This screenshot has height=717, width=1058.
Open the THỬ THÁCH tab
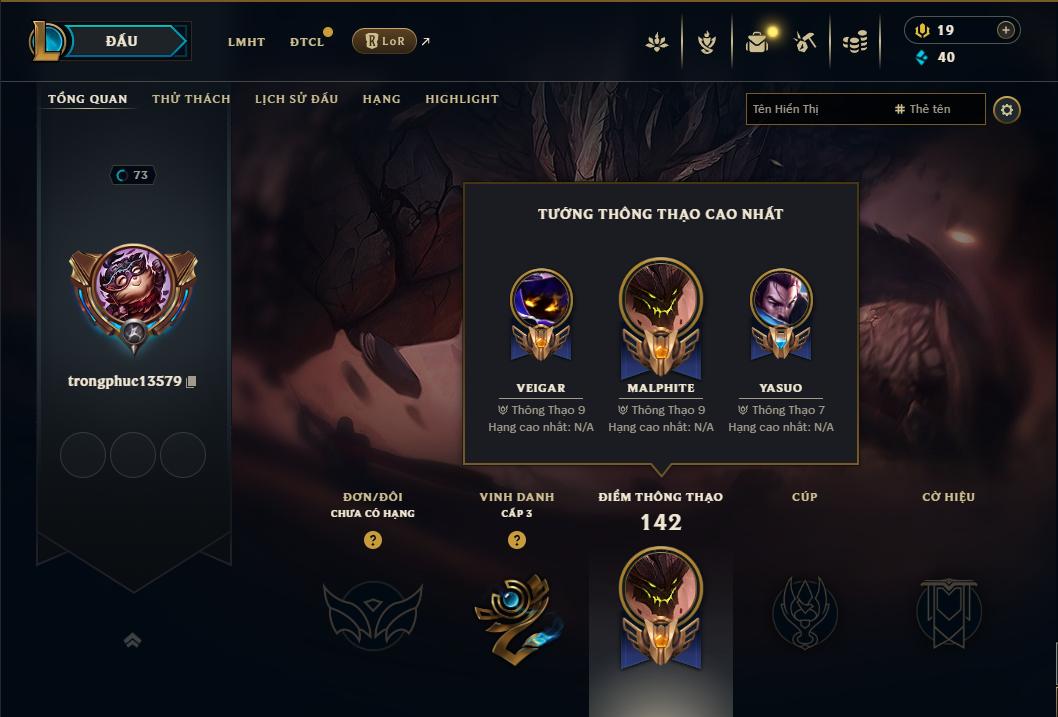click(191, 99)
